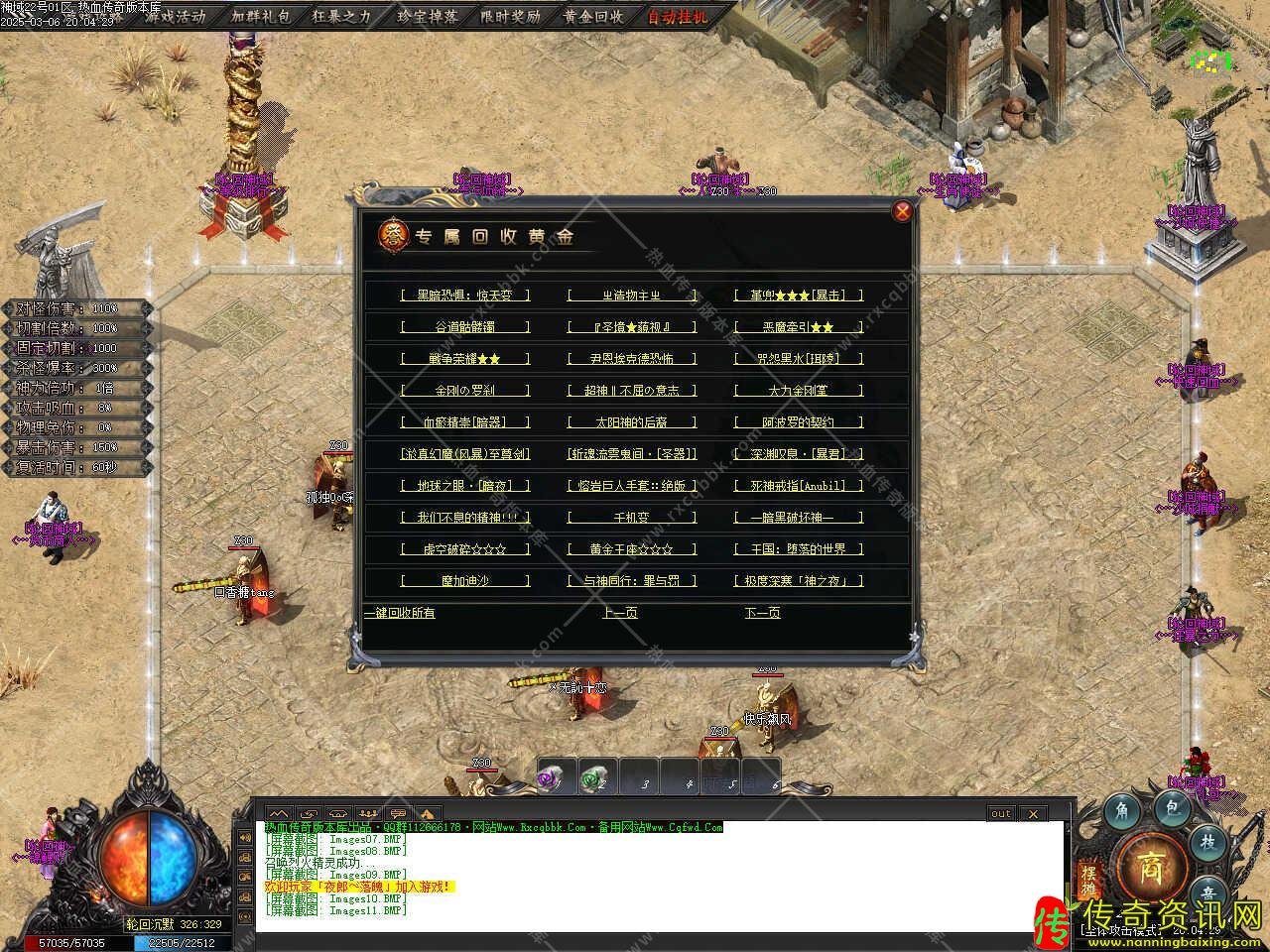1270x952 pixels.
Task: Go to next page with 下一页
Action: [x=763, y=613]
